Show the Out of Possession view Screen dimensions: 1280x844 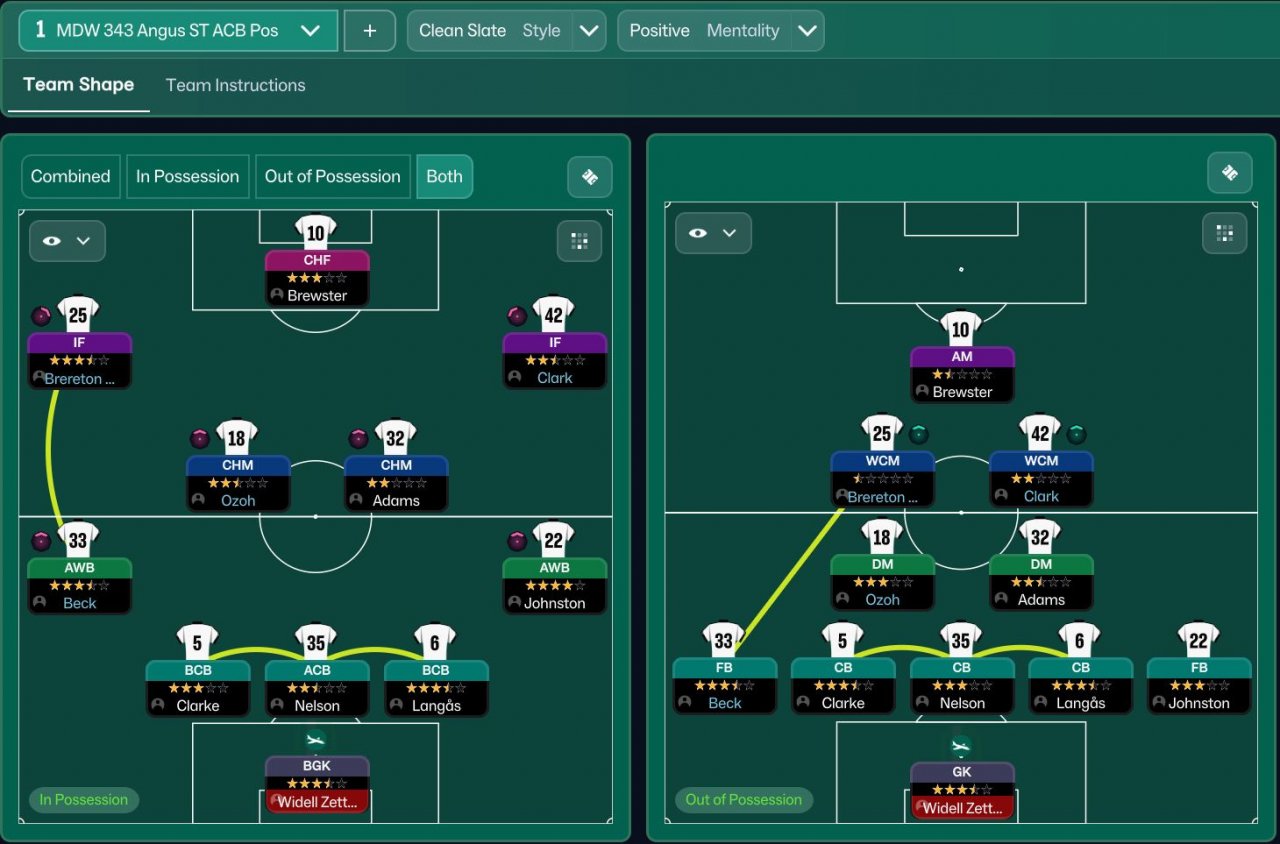point(332,176)
